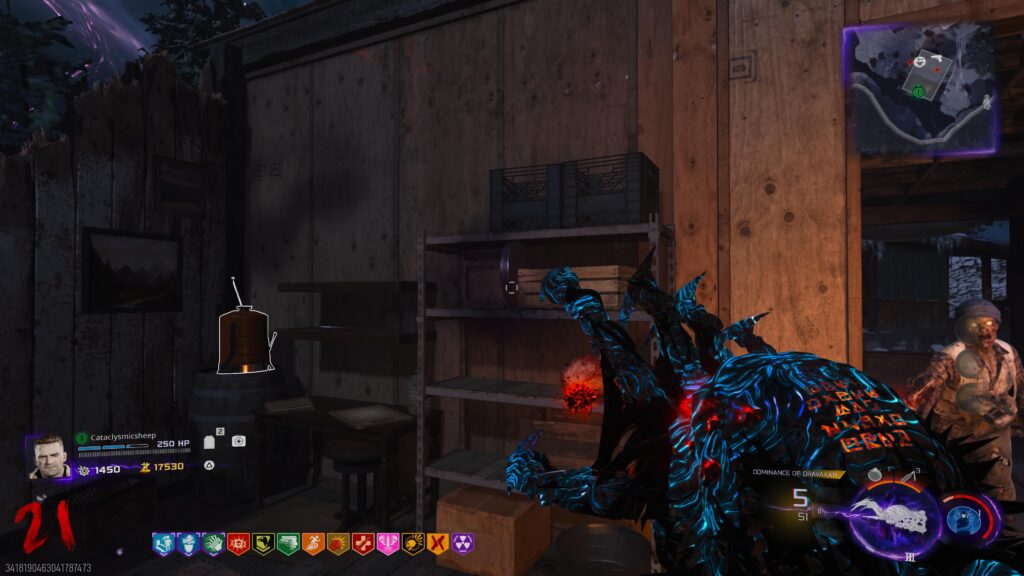
Task: Click the purple radiation symbol perk
Action: point(462,543)
